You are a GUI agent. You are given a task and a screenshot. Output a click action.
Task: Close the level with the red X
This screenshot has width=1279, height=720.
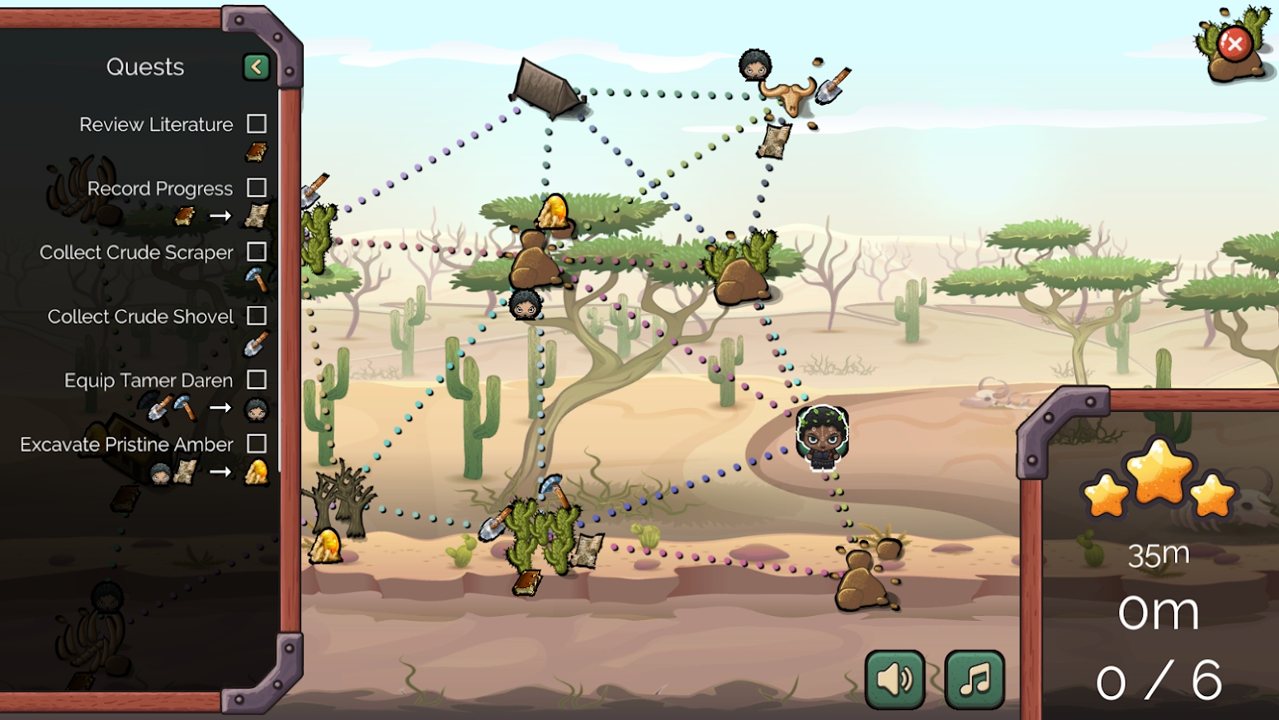click(x=1234, y=44)
